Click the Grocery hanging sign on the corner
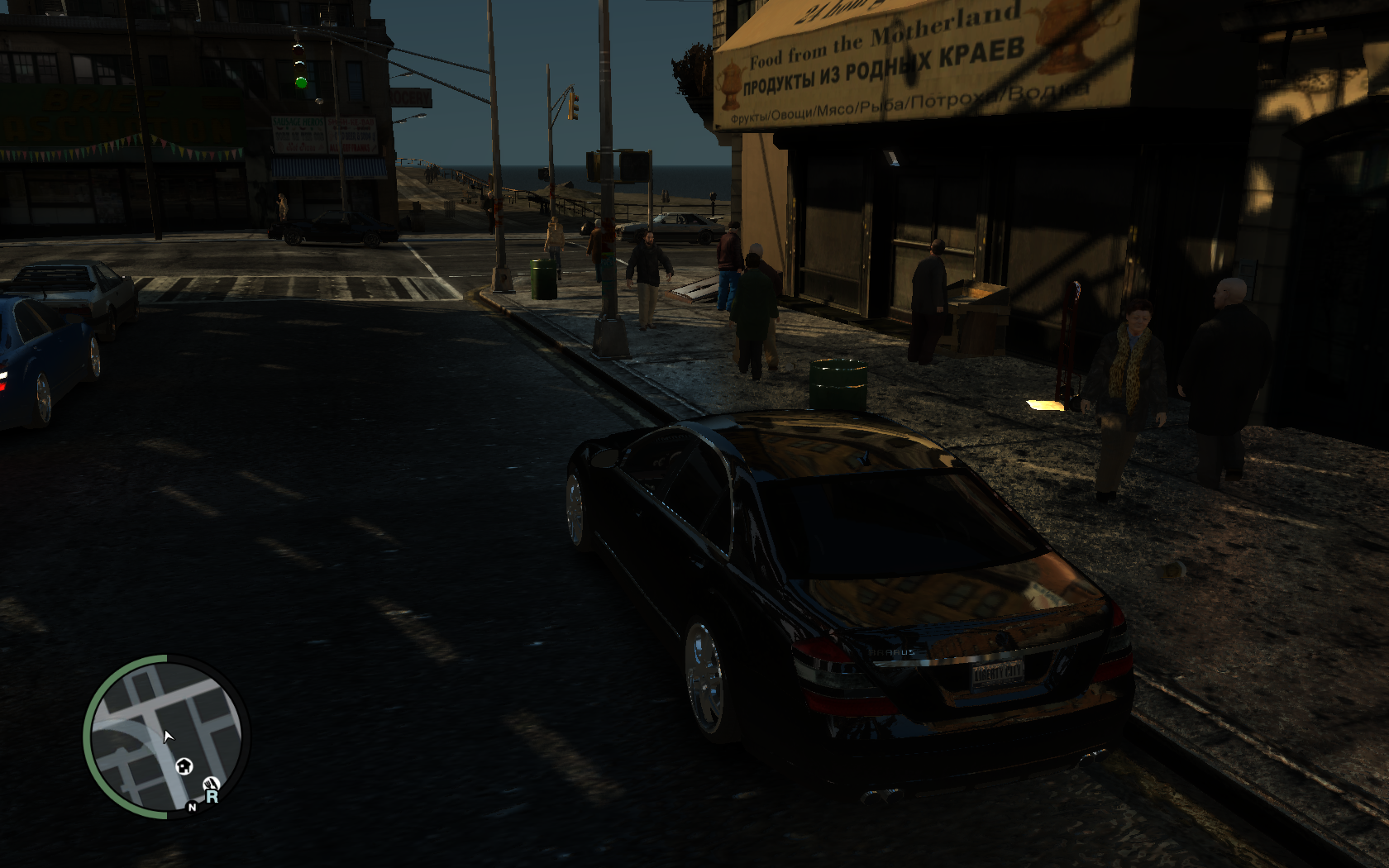The height and width of the screenshot is (868, 1389). pyautogui.click(x=411, y=97)
